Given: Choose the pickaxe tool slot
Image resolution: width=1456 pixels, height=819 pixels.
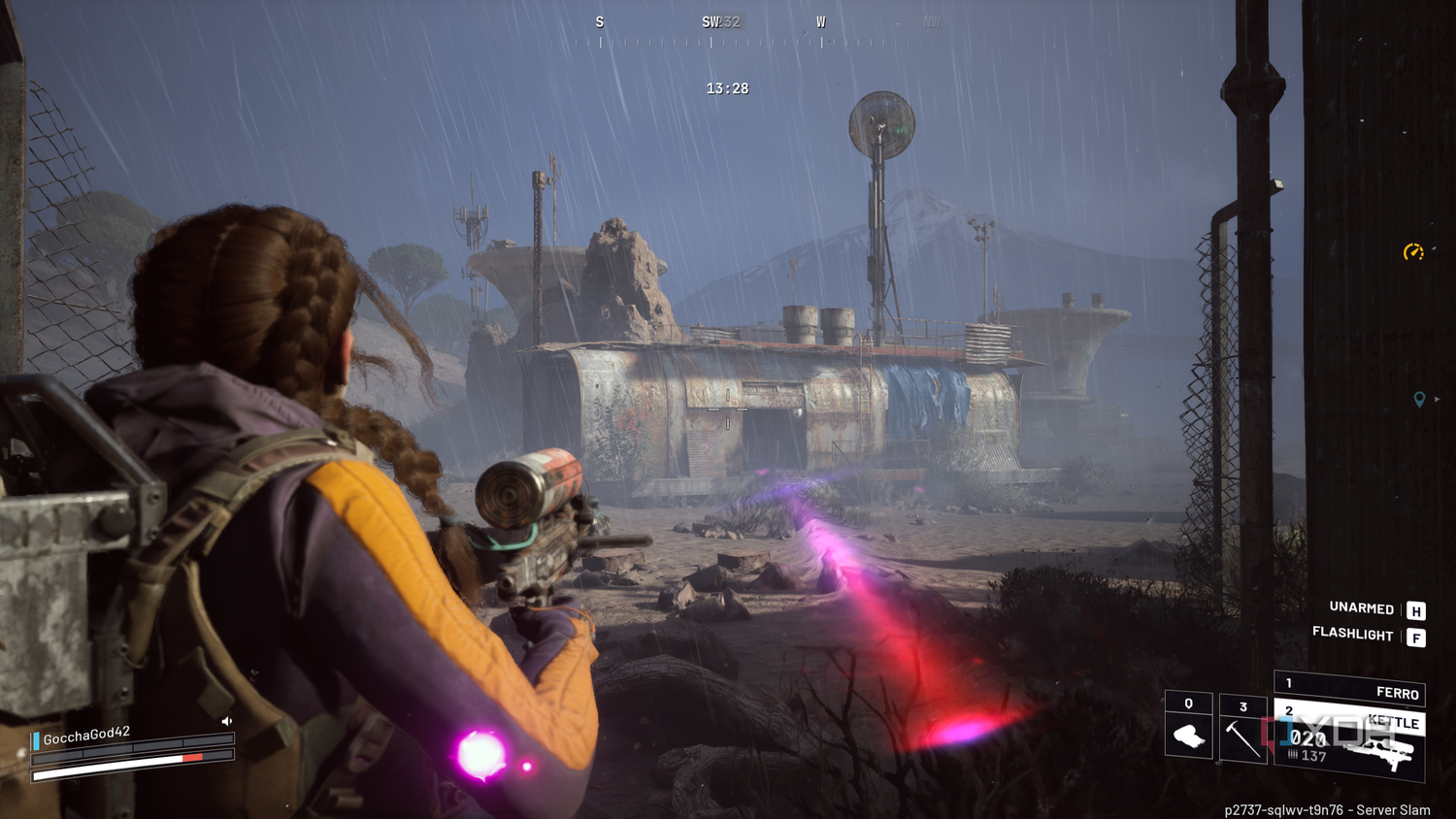Looking at the screenshot, I should (1242, 731).
